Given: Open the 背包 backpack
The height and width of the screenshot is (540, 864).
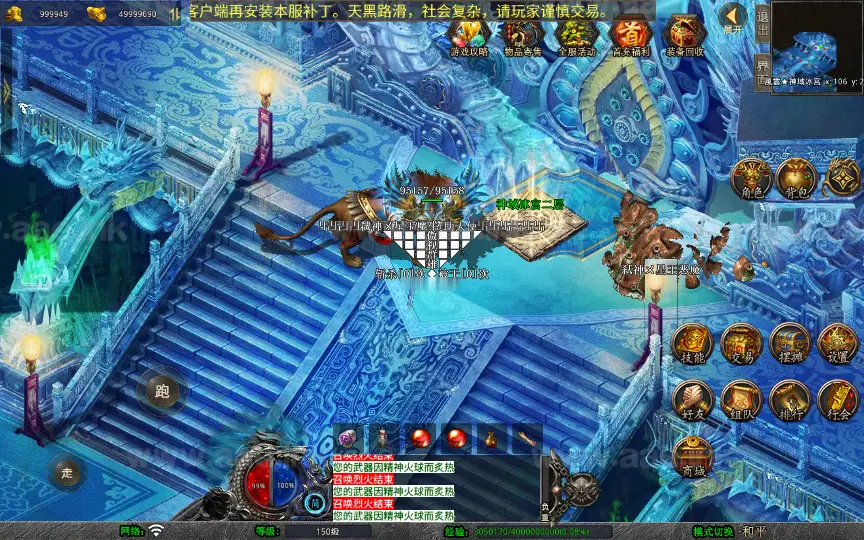Looking at the screenshot, I should click(798, 178).
